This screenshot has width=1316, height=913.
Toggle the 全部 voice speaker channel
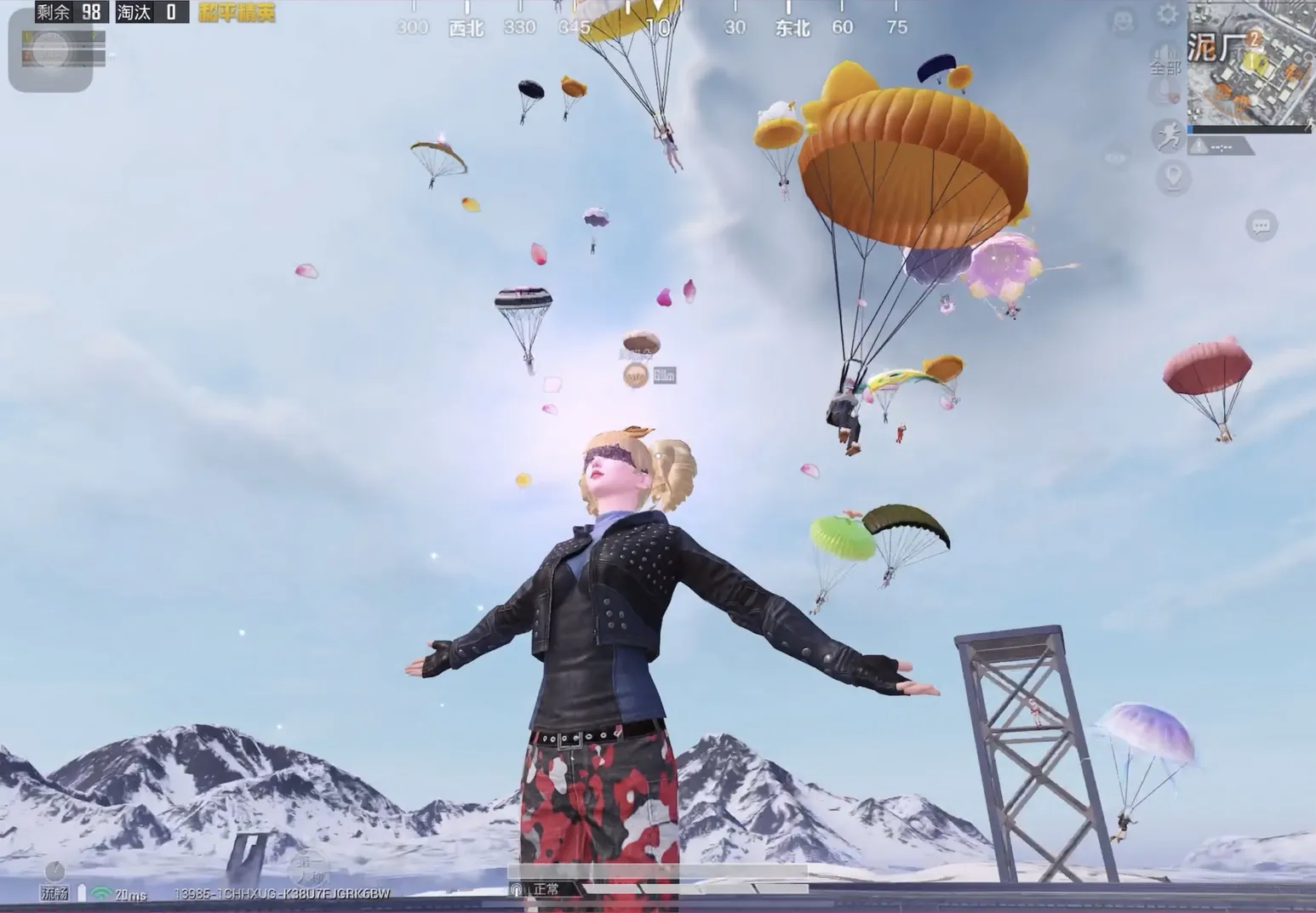[1165, 58]
